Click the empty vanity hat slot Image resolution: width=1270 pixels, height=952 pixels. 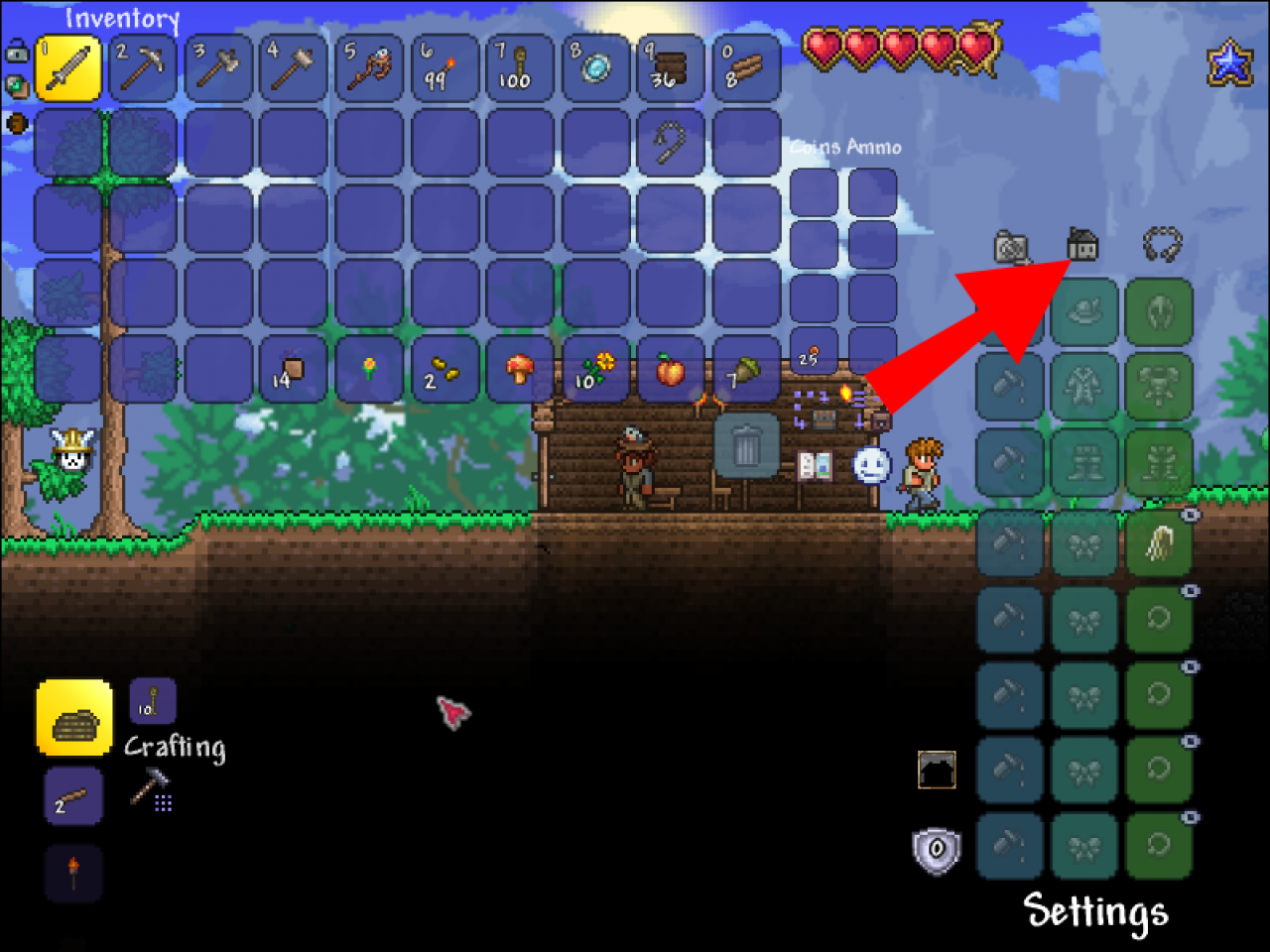[x=1084, y=312]
